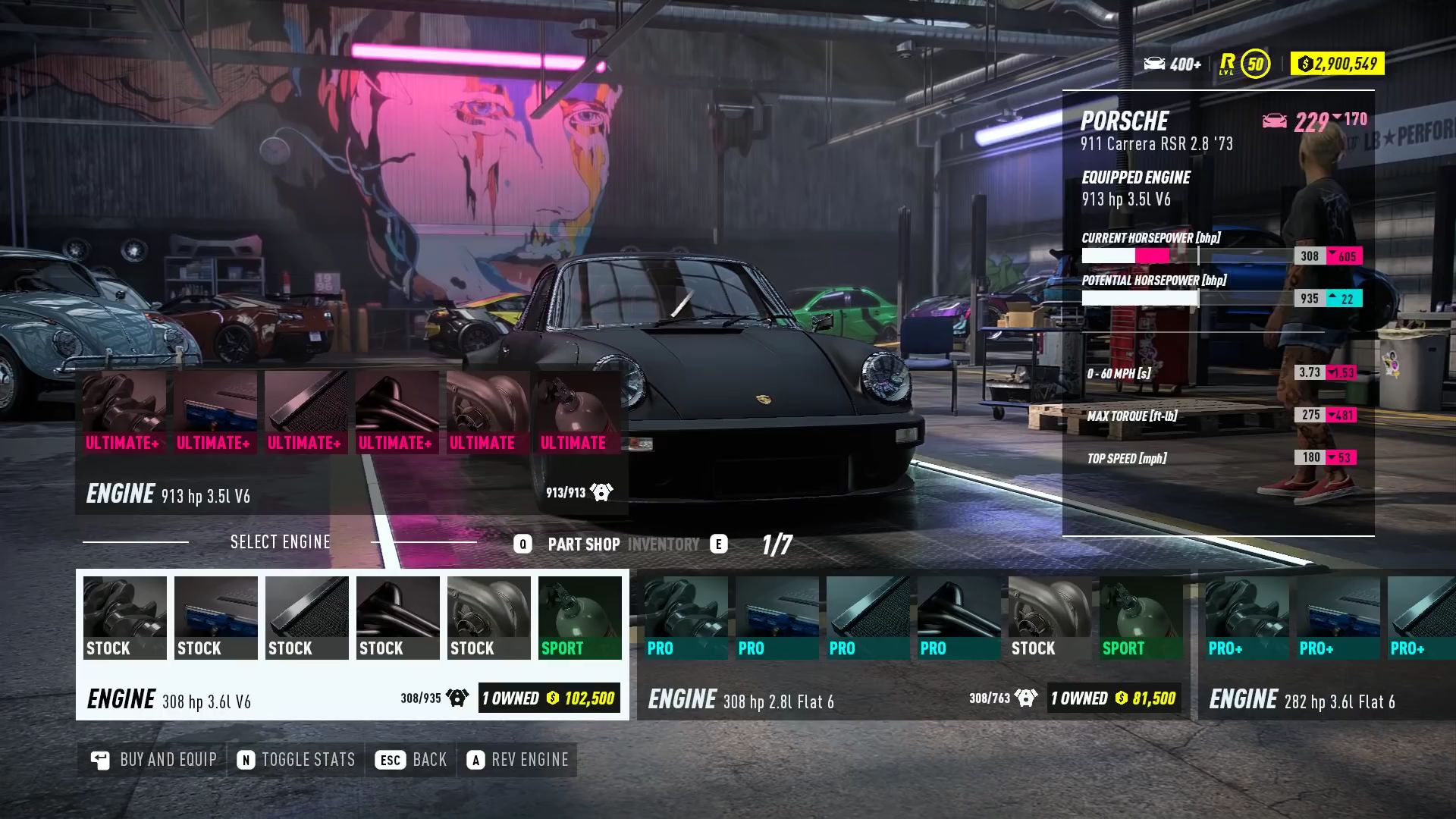This screenshot has width=1456, height=819.
Task: Toggle Stats display
Action: [x=297, y=760]
